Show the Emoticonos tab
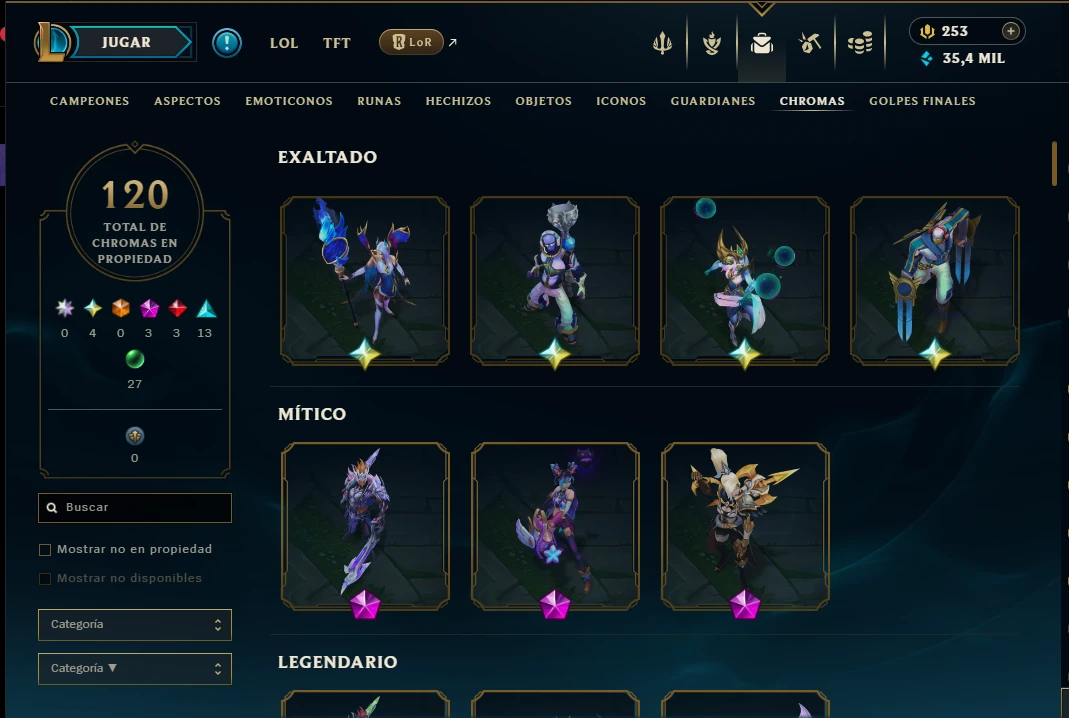1069x718 pixels. (289, 101)
